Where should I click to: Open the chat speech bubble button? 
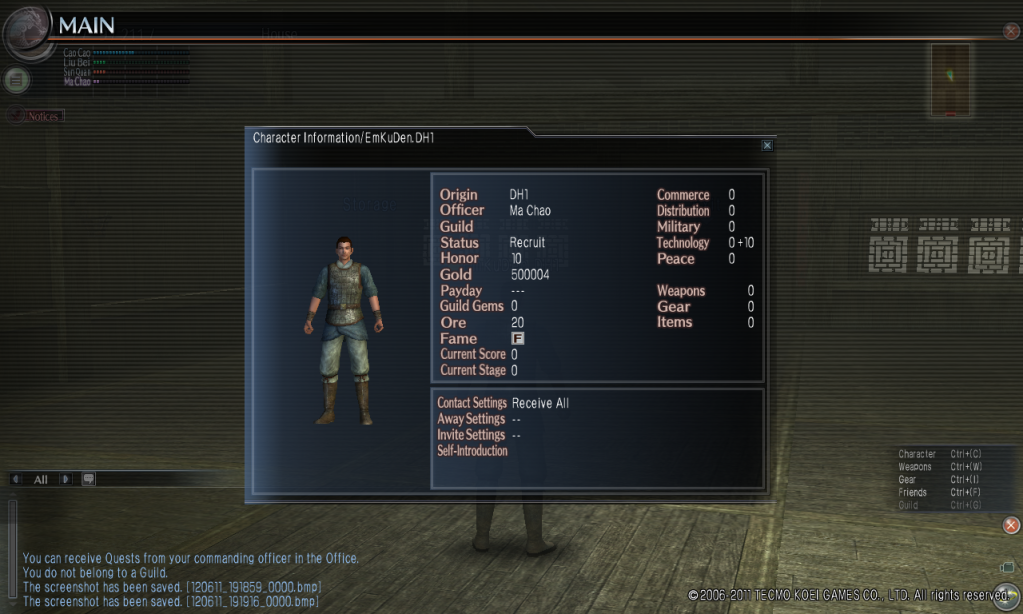pyautogui.click(x=88, y=479)
